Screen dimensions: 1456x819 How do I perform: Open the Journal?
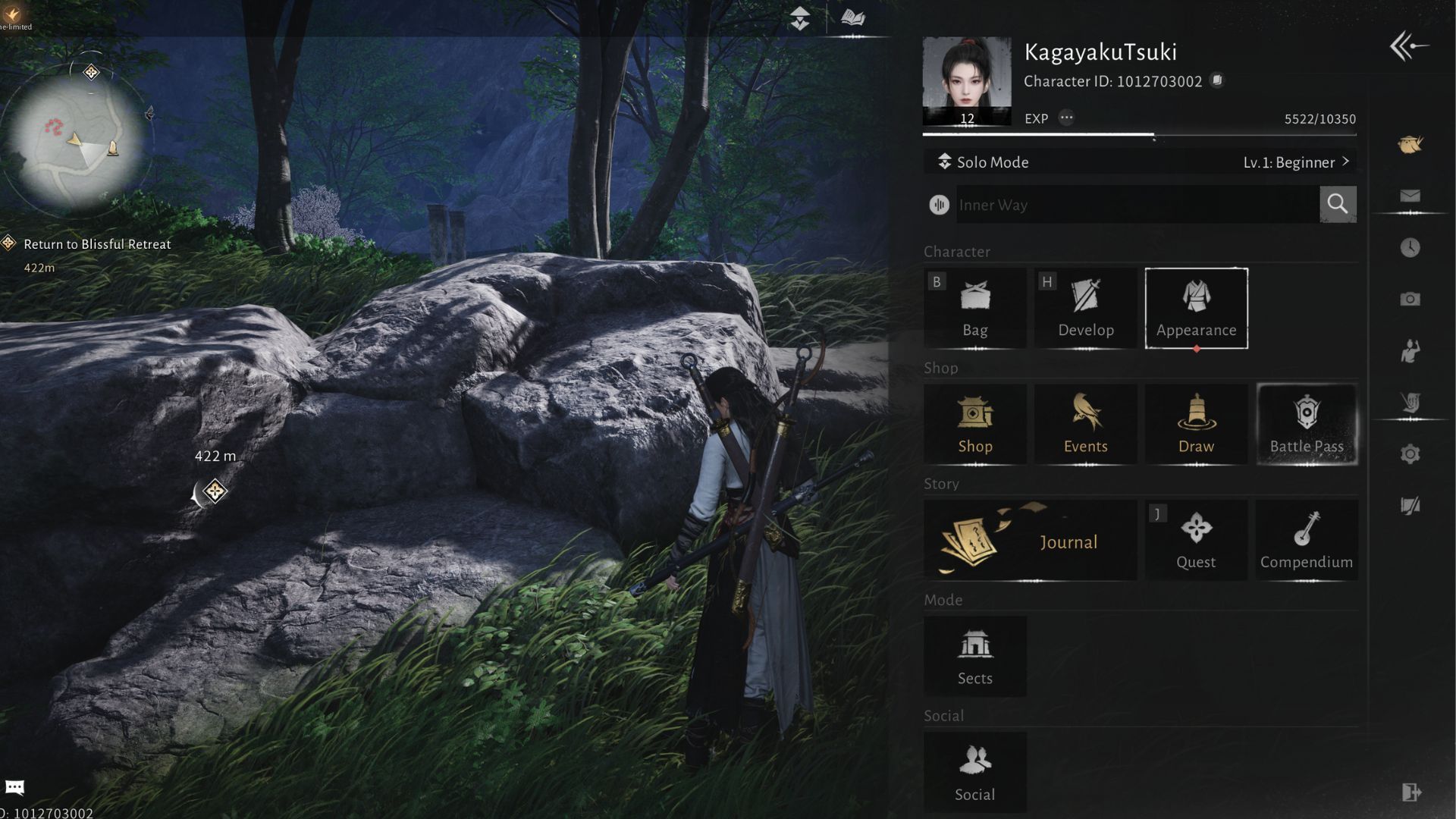point(1030,541)
